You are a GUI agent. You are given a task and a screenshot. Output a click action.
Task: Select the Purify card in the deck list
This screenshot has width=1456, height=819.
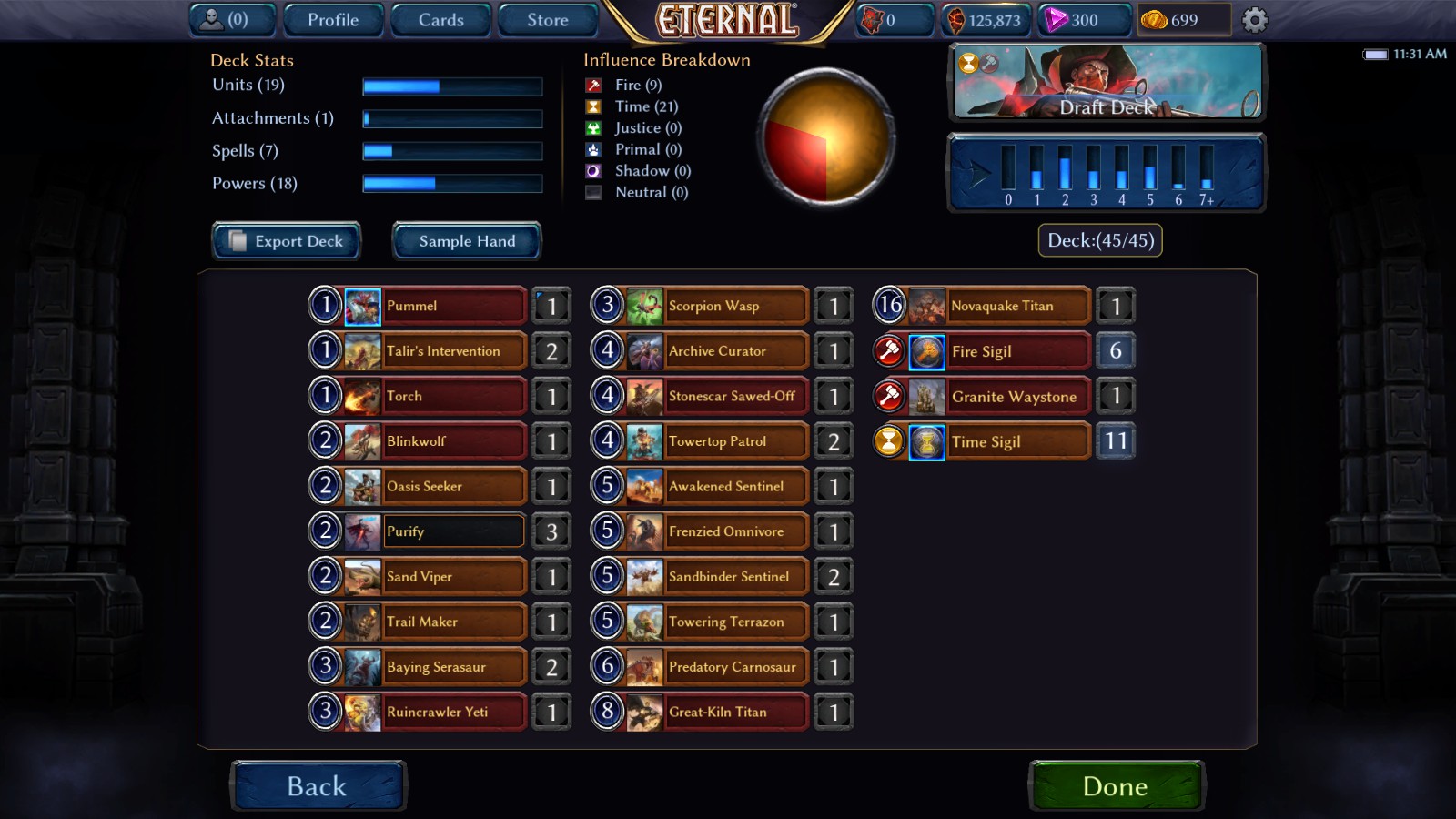point(452,531)
